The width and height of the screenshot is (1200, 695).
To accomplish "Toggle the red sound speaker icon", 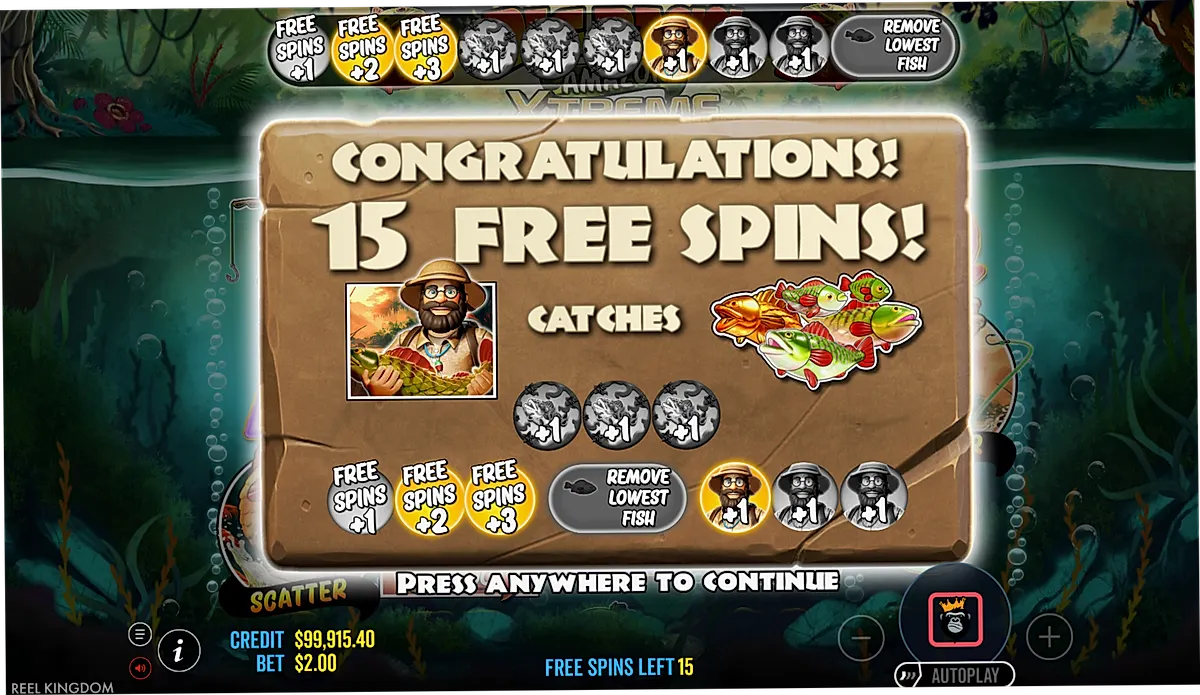I will coord(140,666).
